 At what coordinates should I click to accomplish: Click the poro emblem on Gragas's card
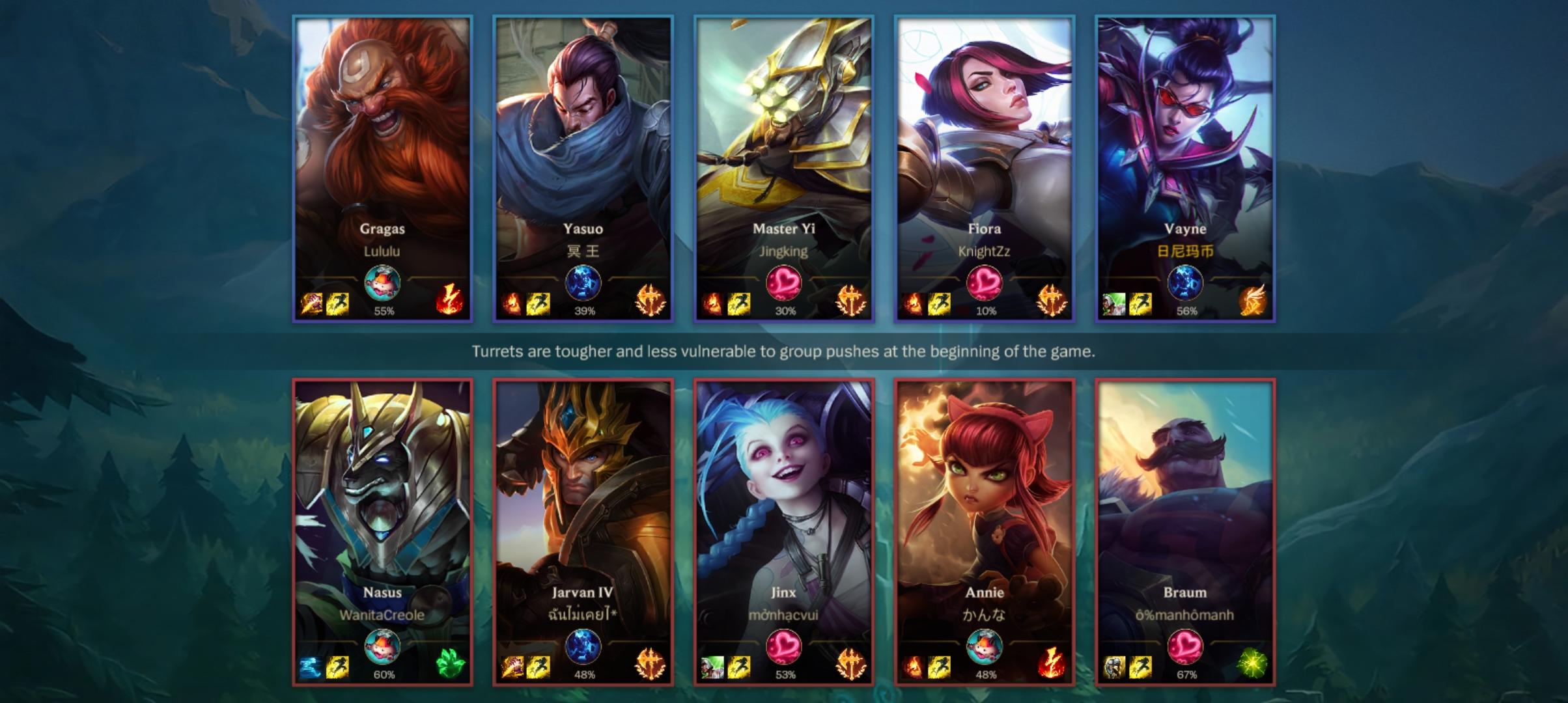coord(382,283)
